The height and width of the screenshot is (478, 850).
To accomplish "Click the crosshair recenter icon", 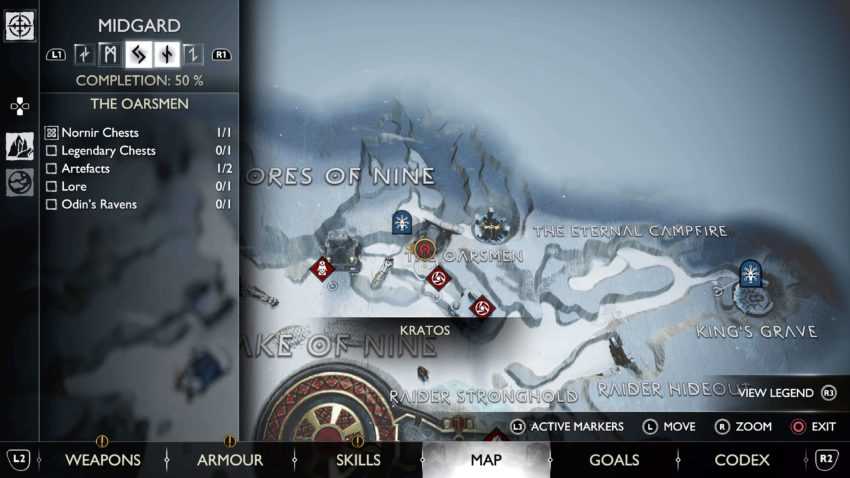I will pyautogui.click(x=20, y=26).
